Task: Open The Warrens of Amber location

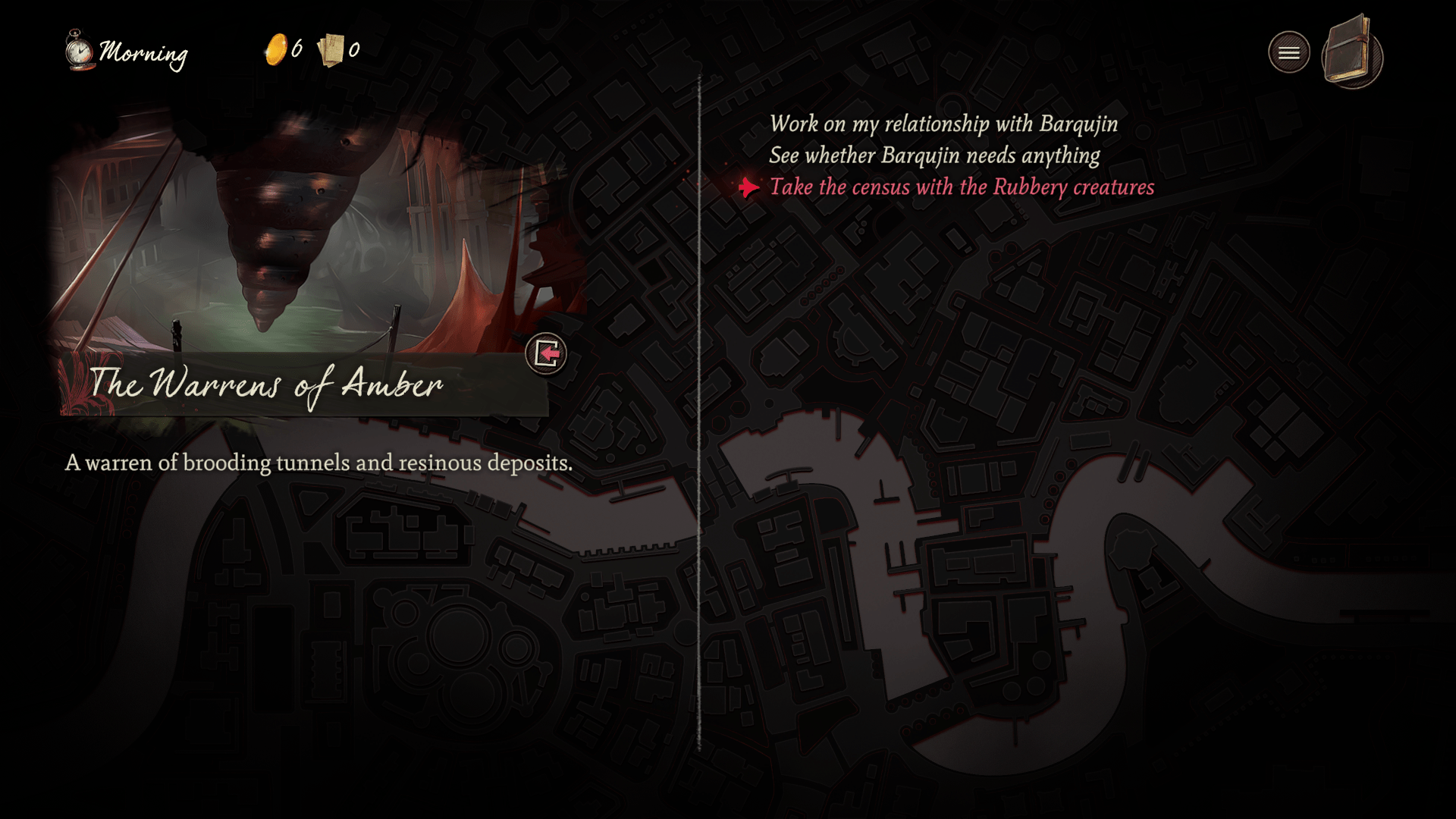Action: pos(548,353)
